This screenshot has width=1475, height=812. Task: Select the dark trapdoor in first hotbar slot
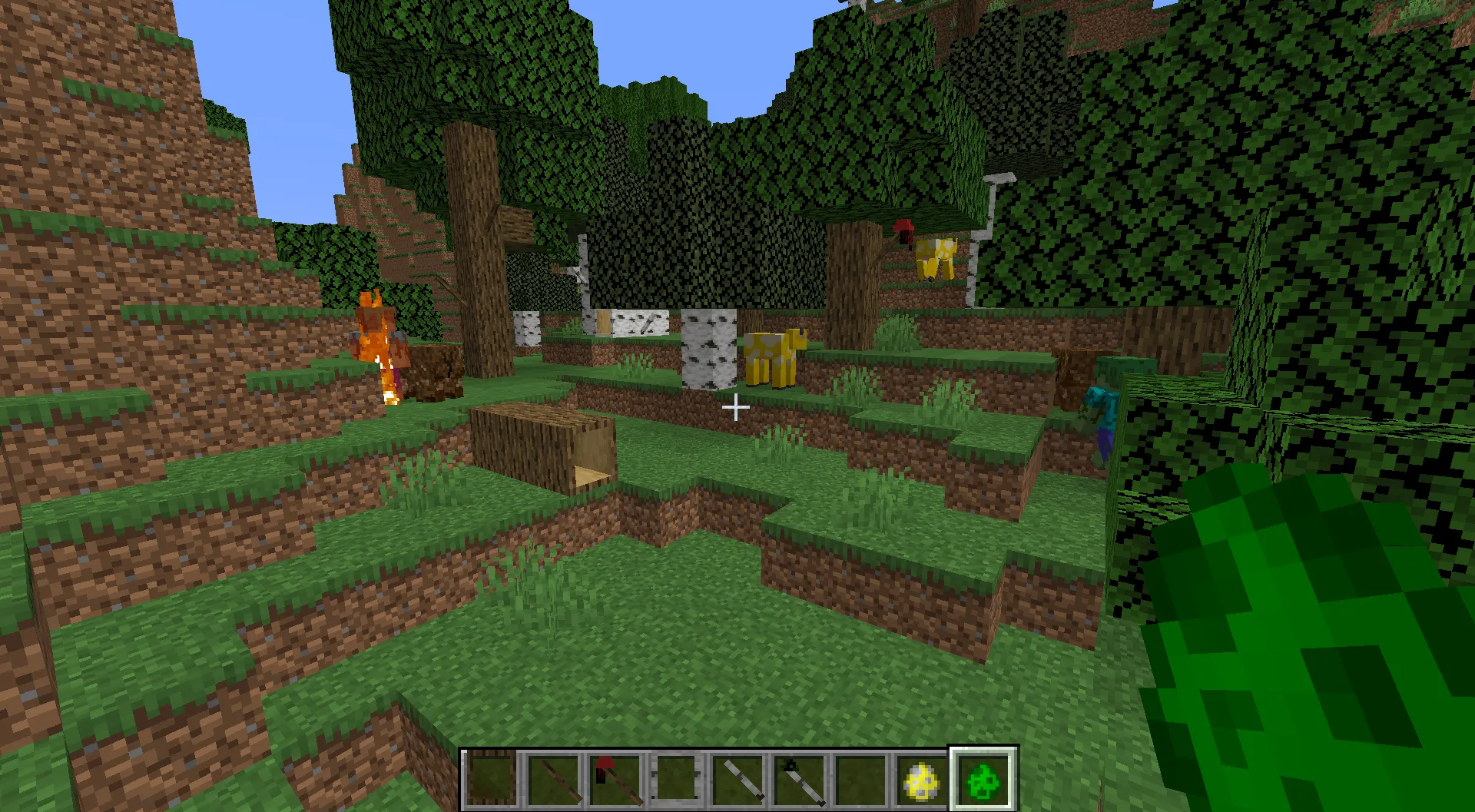490,780
